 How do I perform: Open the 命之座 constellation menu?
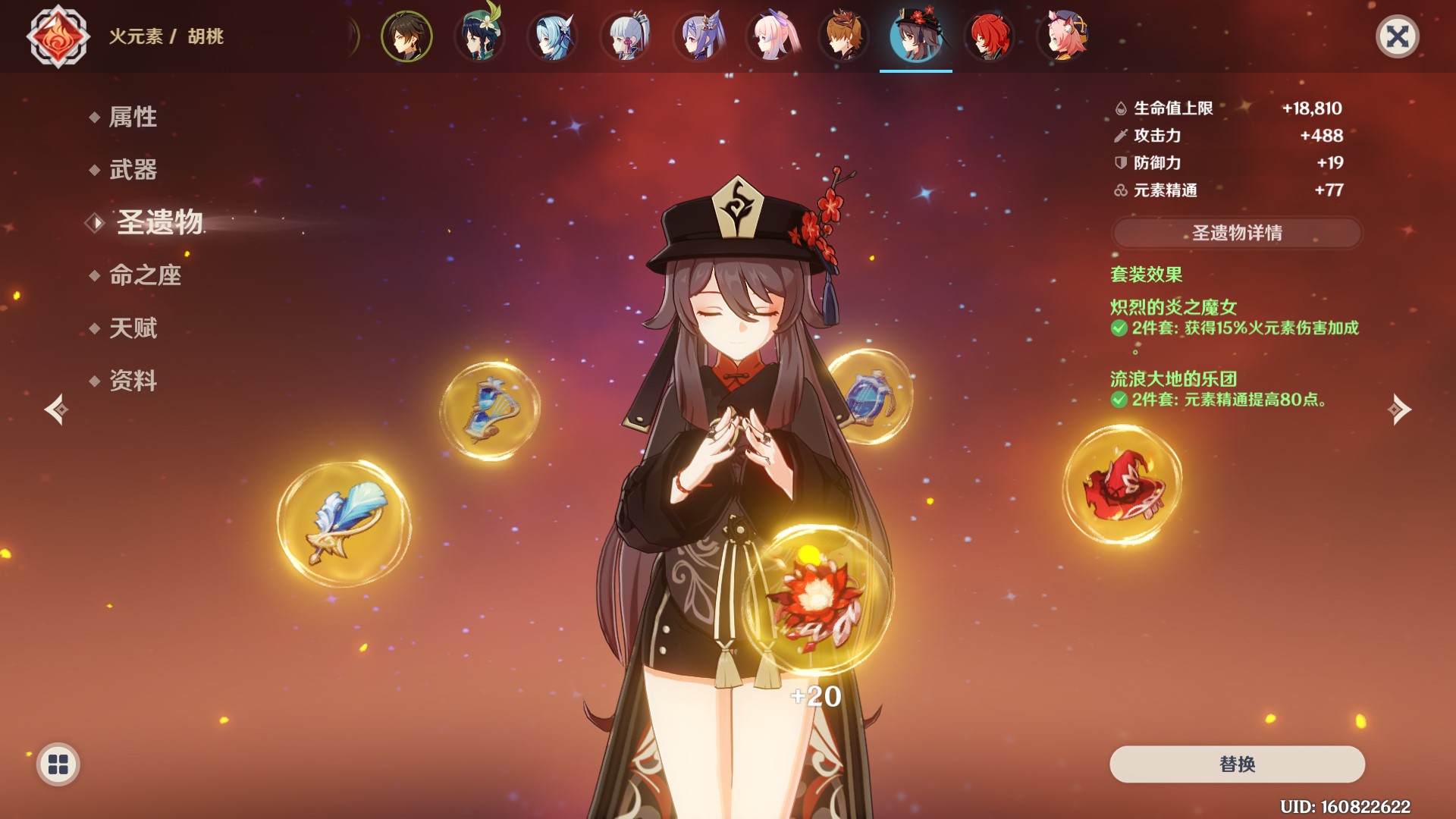pos(145,275)
